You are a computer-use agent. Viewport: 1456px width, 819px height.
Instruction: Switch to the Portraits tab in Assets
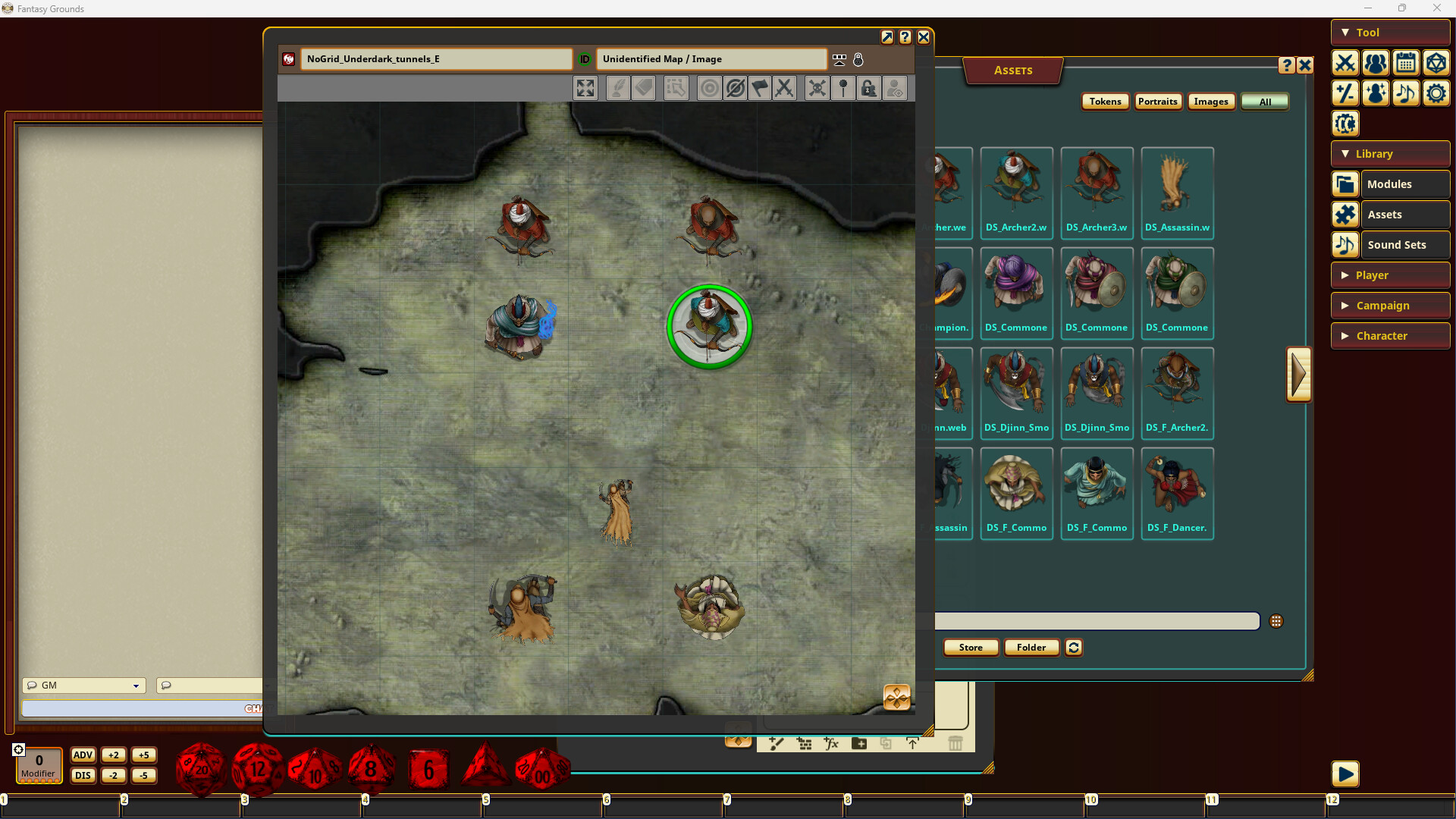1158,101
